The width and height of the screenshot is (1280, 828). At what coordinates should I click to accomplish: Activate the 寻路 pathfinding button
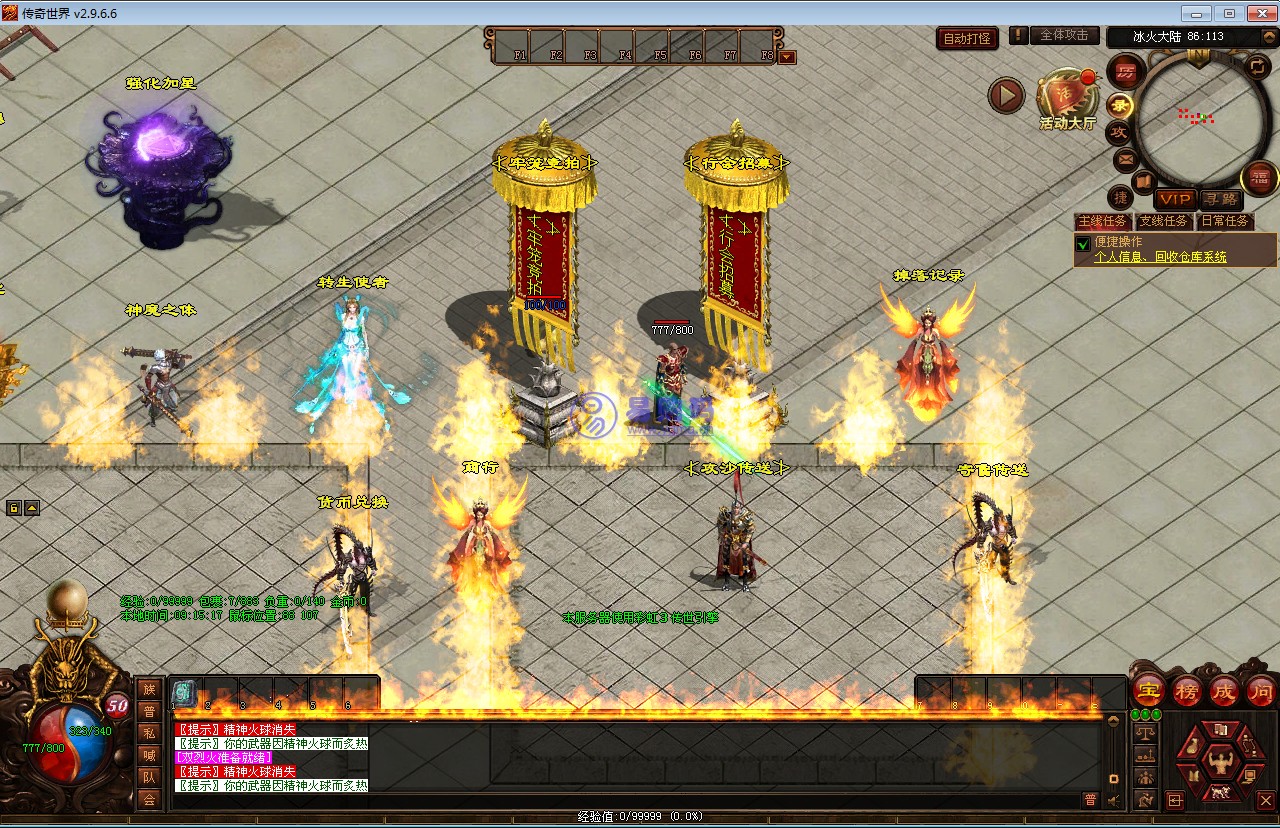pyautogui.click(x=1219, y=199)
